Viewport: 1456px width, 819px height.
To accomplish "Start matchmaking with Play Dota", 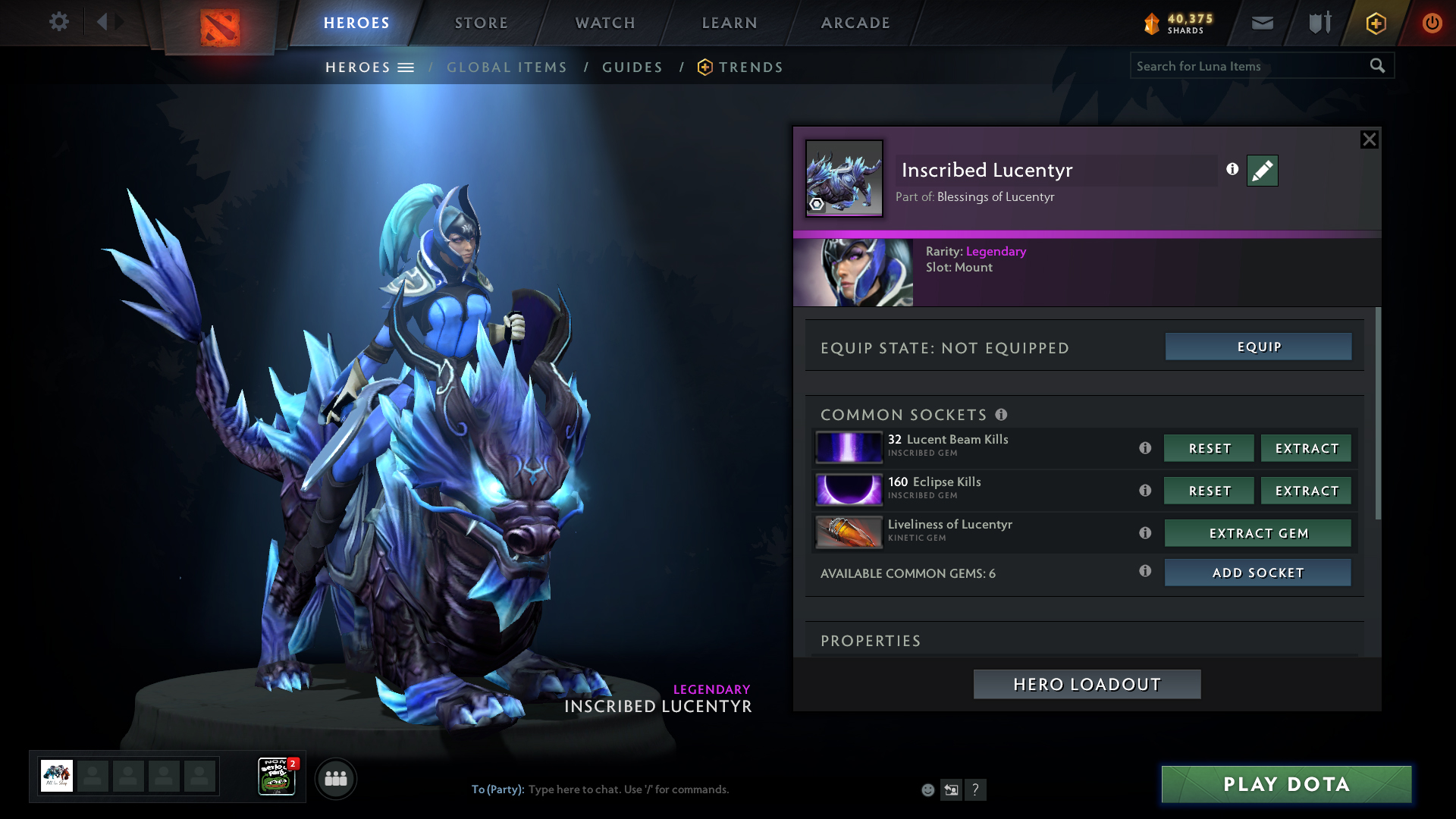I will tap(1286, 784).
